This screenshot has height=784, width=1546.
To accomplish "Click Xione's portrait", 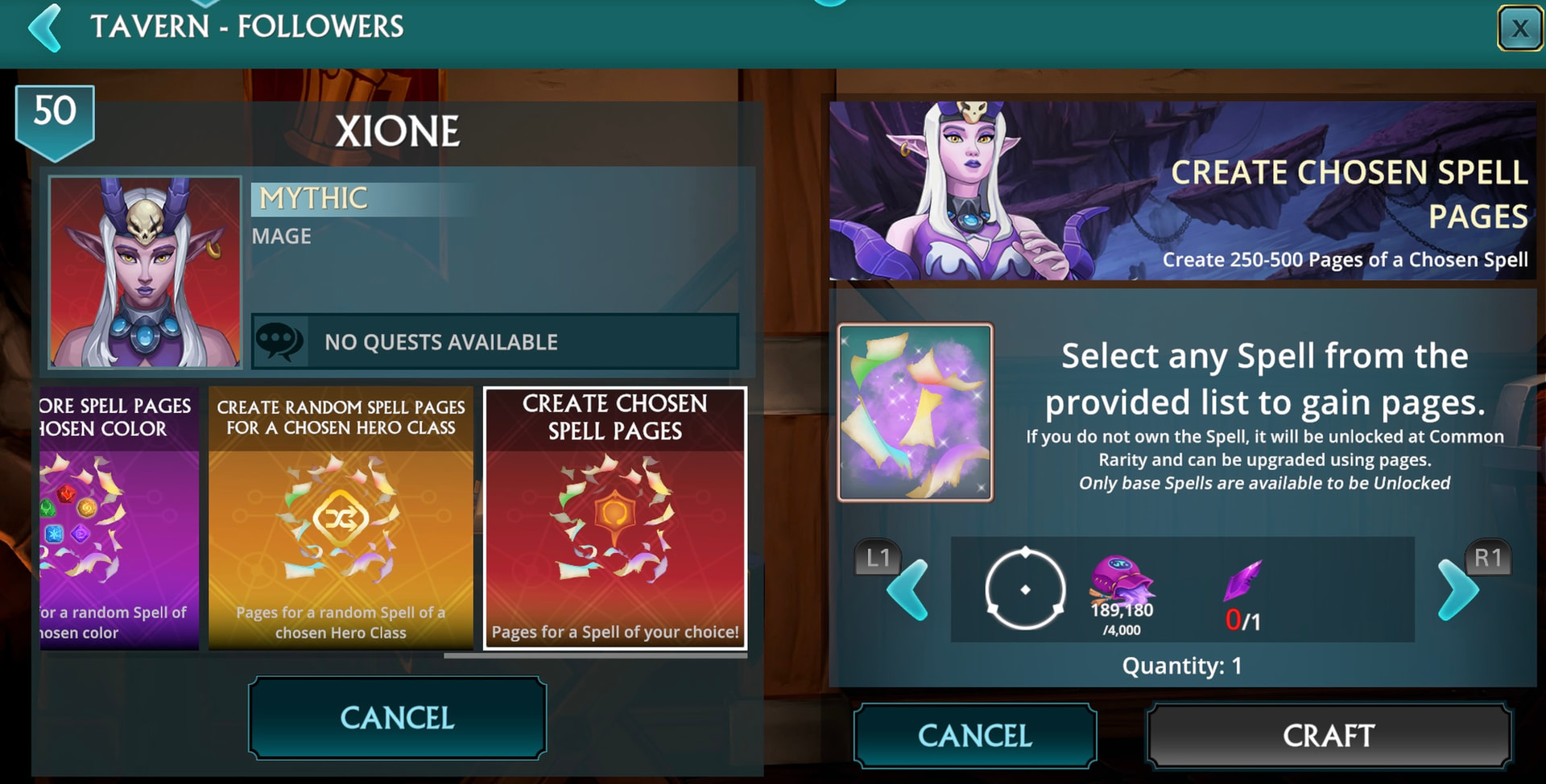I will pos(145,272).
